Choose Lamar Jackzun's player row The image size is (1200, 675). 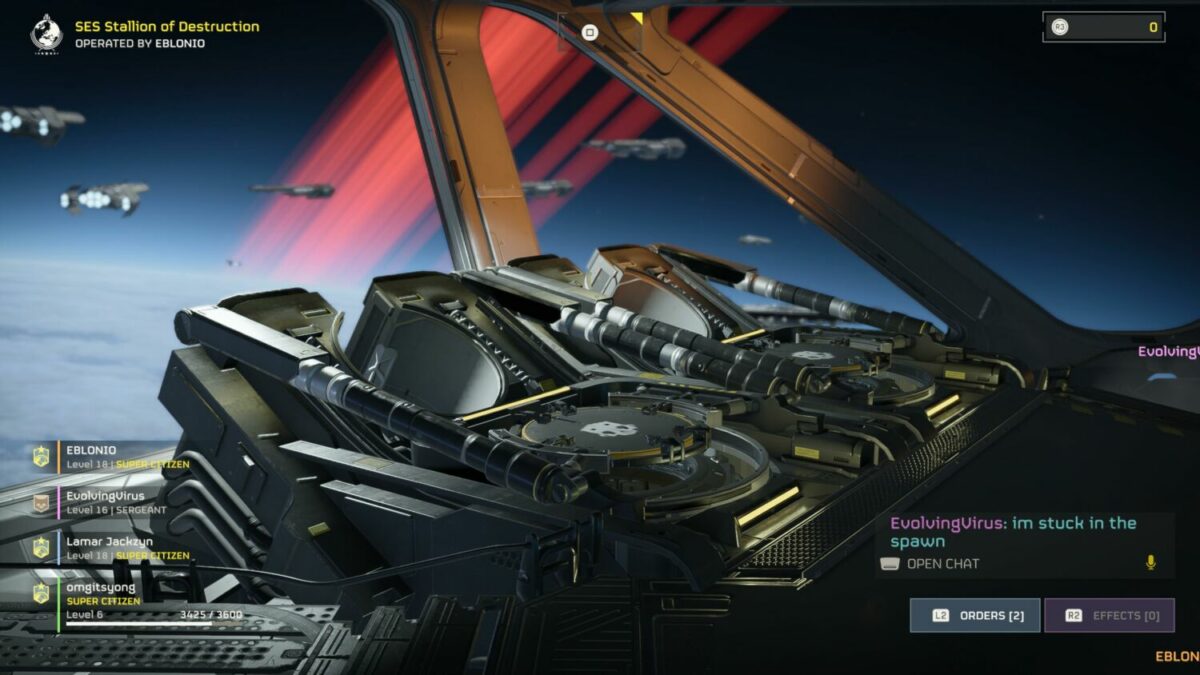pyautogui.click(x=110, y=548)
